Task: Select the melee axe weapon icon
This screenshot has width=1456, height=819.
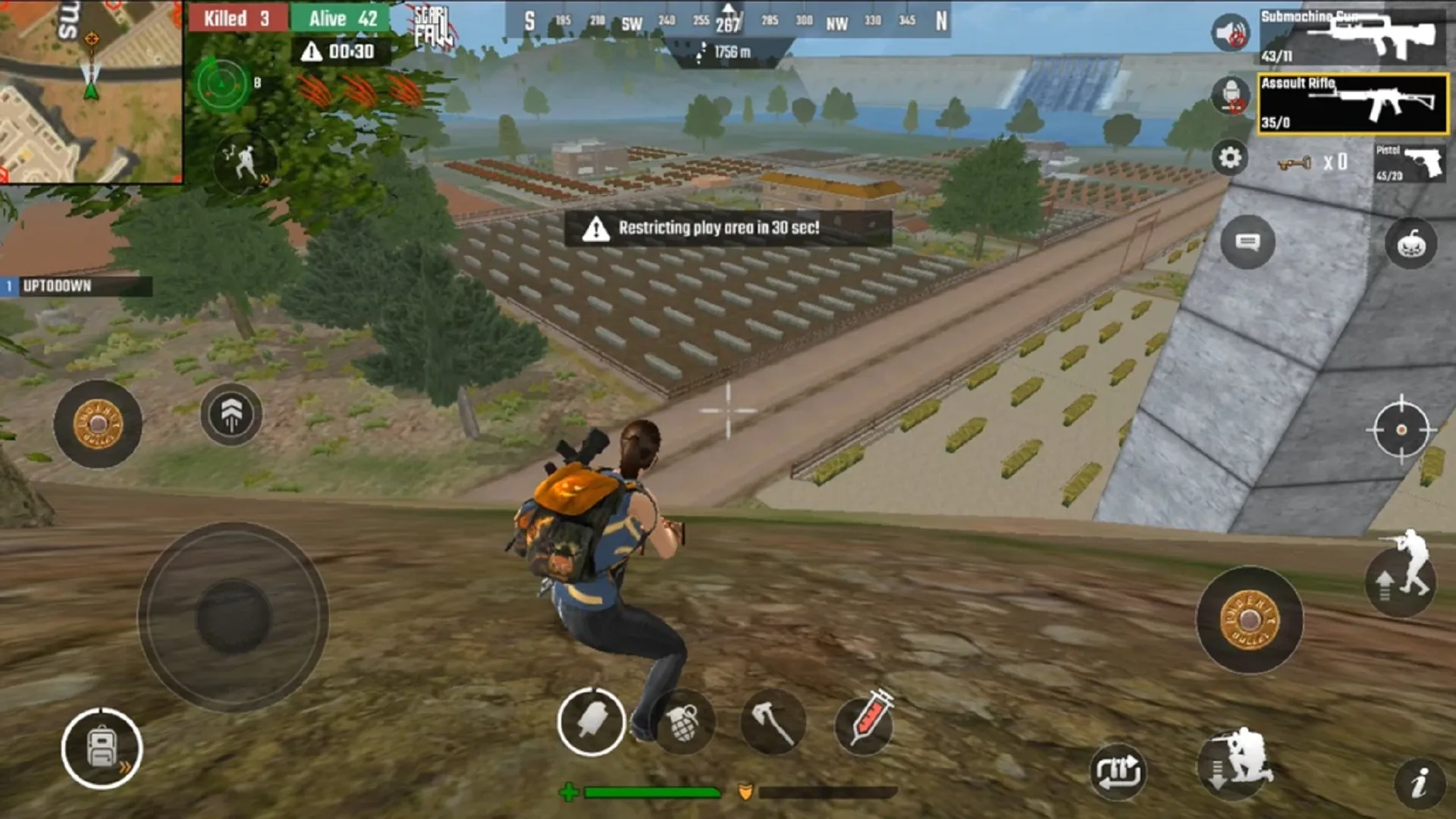Action: point(773,721)
